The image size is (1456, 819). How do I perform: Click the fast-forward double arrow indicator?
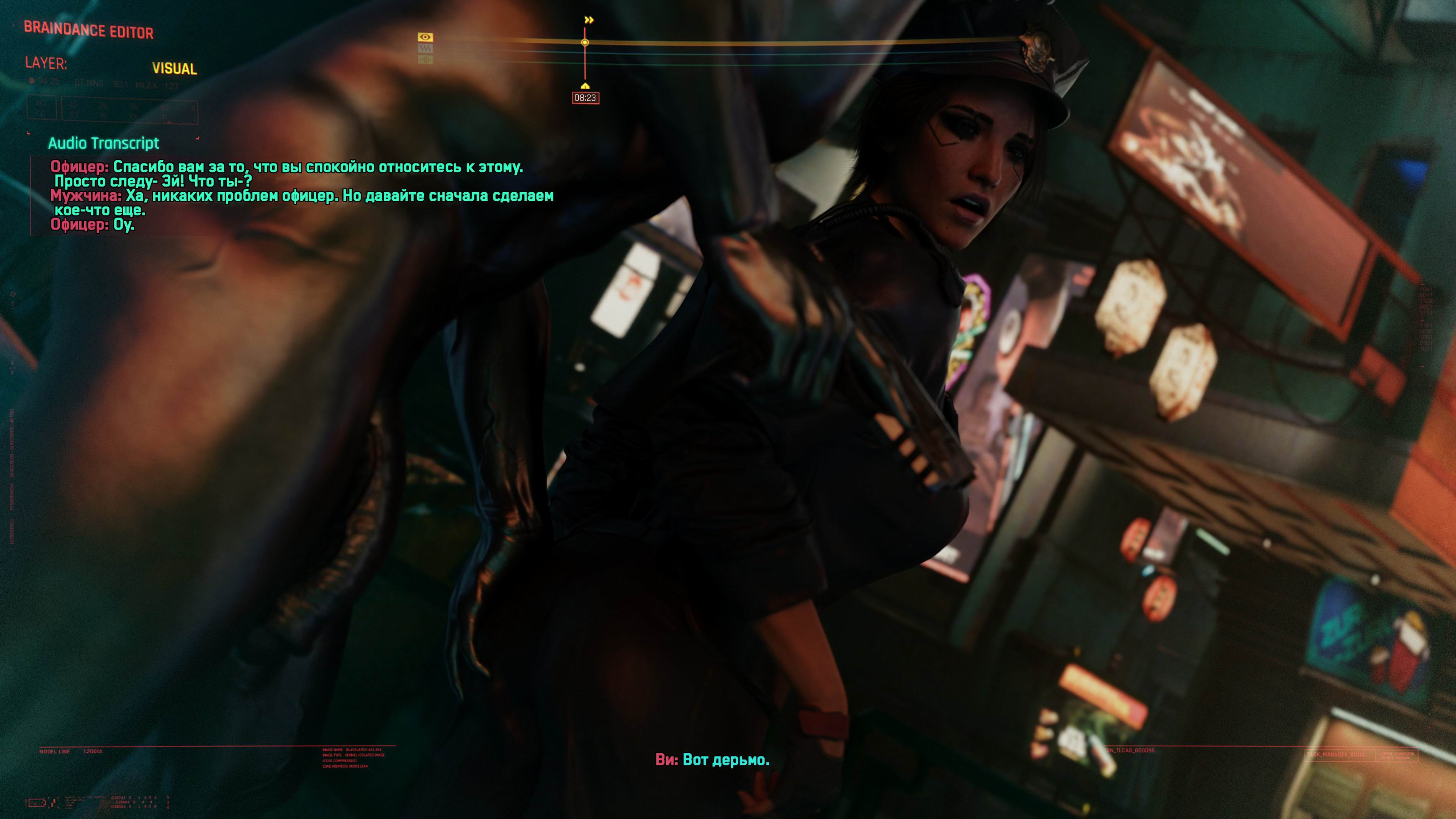pos(589,20)
